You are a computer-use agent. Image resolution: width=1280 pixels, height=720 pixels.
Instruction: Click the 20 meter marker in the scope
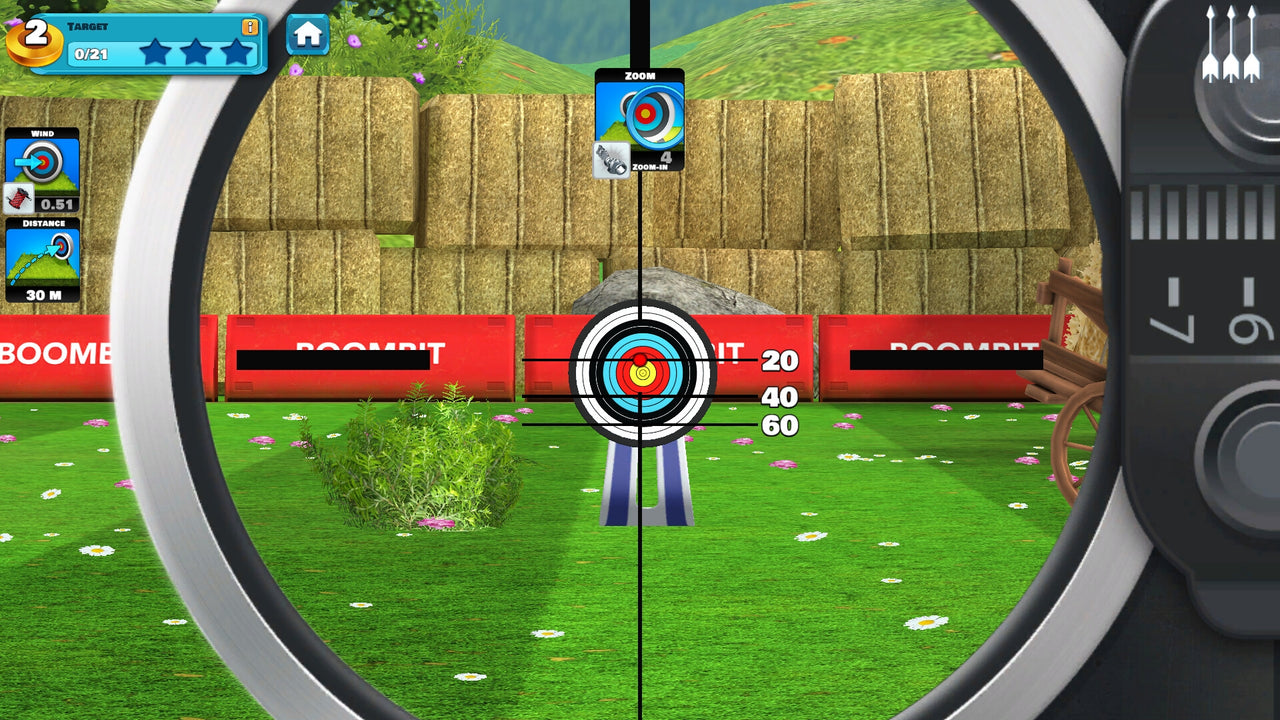(x=780, y=362)
